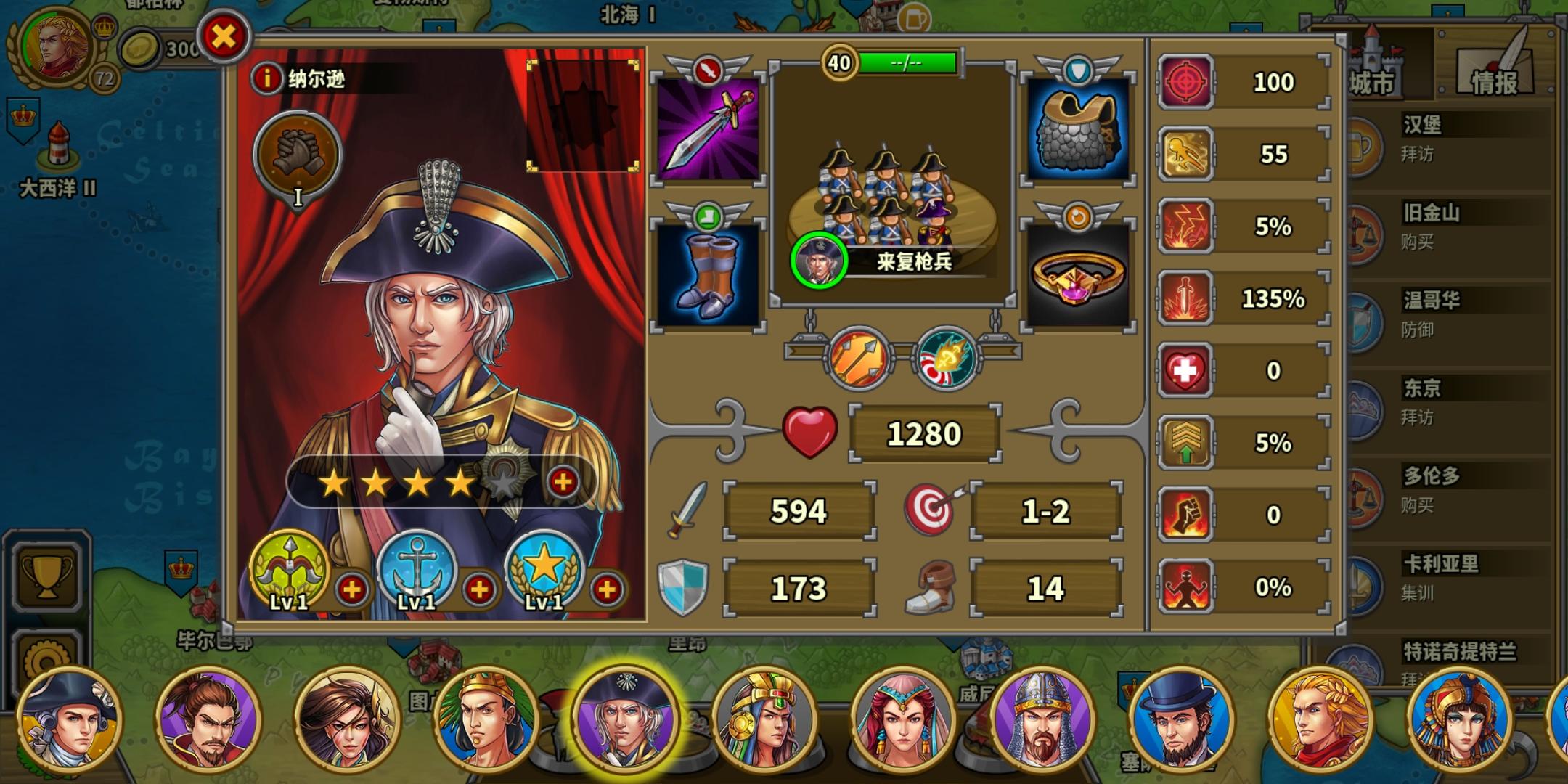Click the green experience bar at level 40

(909, 62)
